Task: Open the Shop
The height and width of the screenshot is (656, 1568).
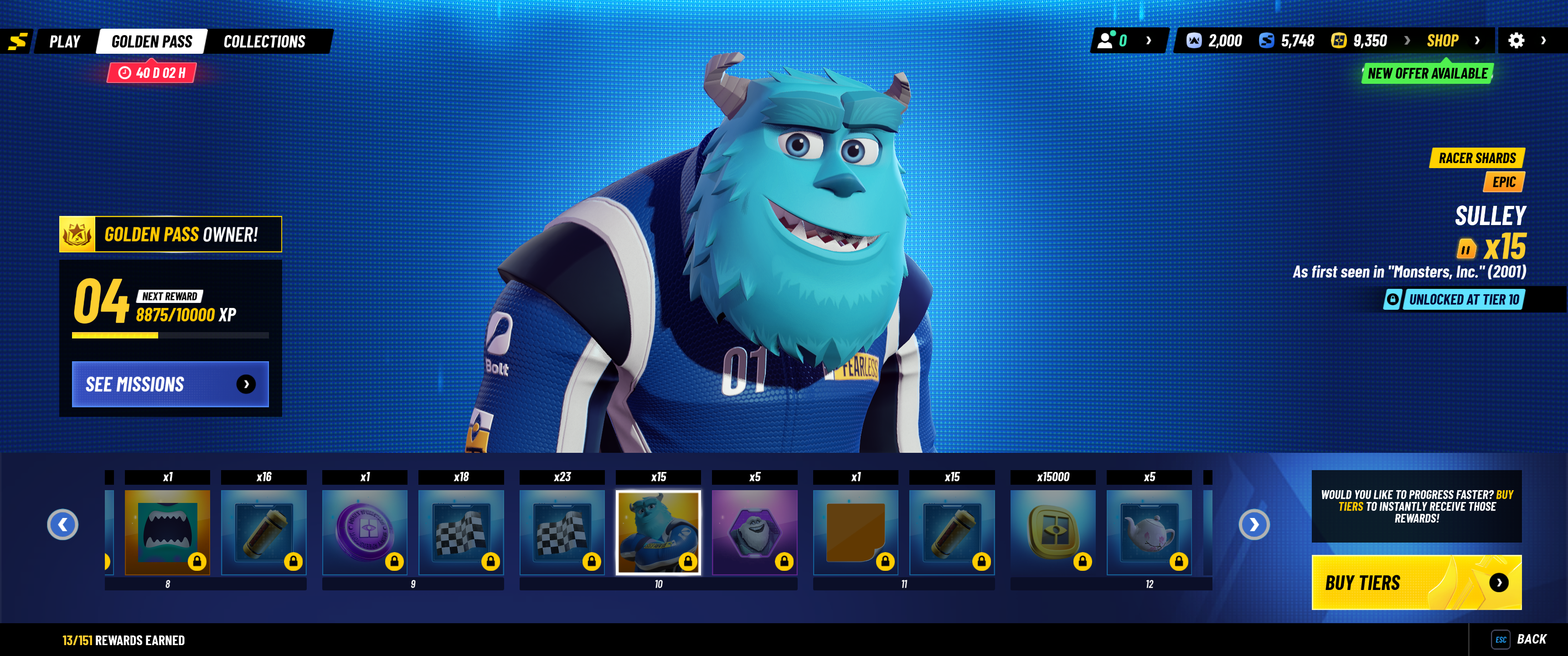Action: point(1443,41)
